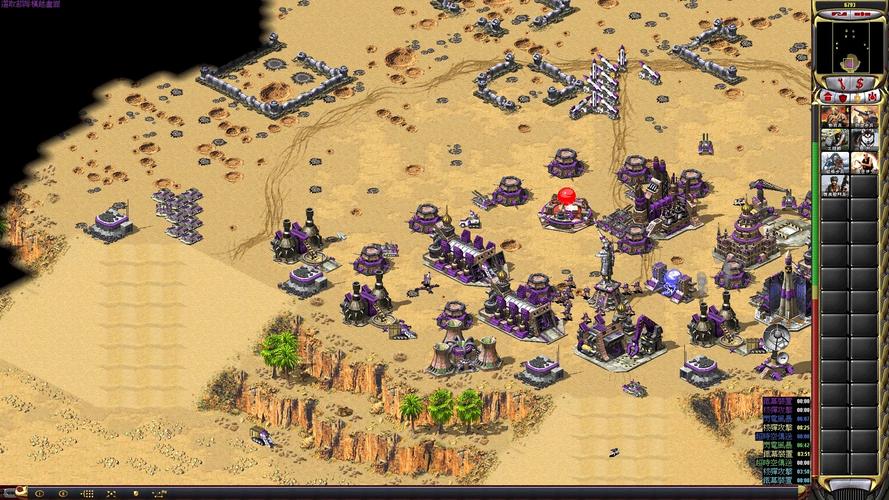Switch to the structures build tab
889x500 pixels.
coord(826,96)
